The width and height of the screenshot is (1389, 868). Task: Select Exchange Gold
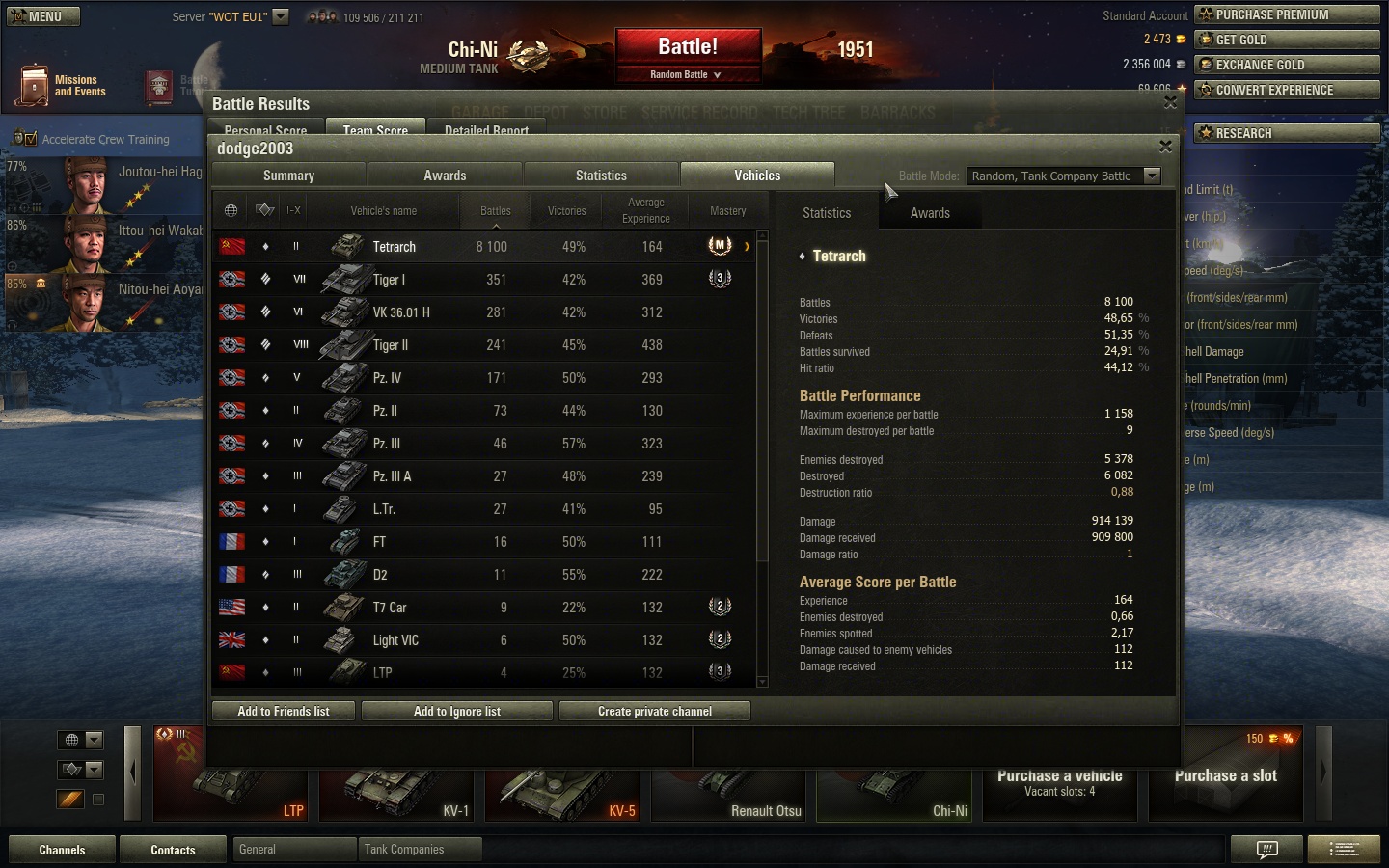(1287, 65)
